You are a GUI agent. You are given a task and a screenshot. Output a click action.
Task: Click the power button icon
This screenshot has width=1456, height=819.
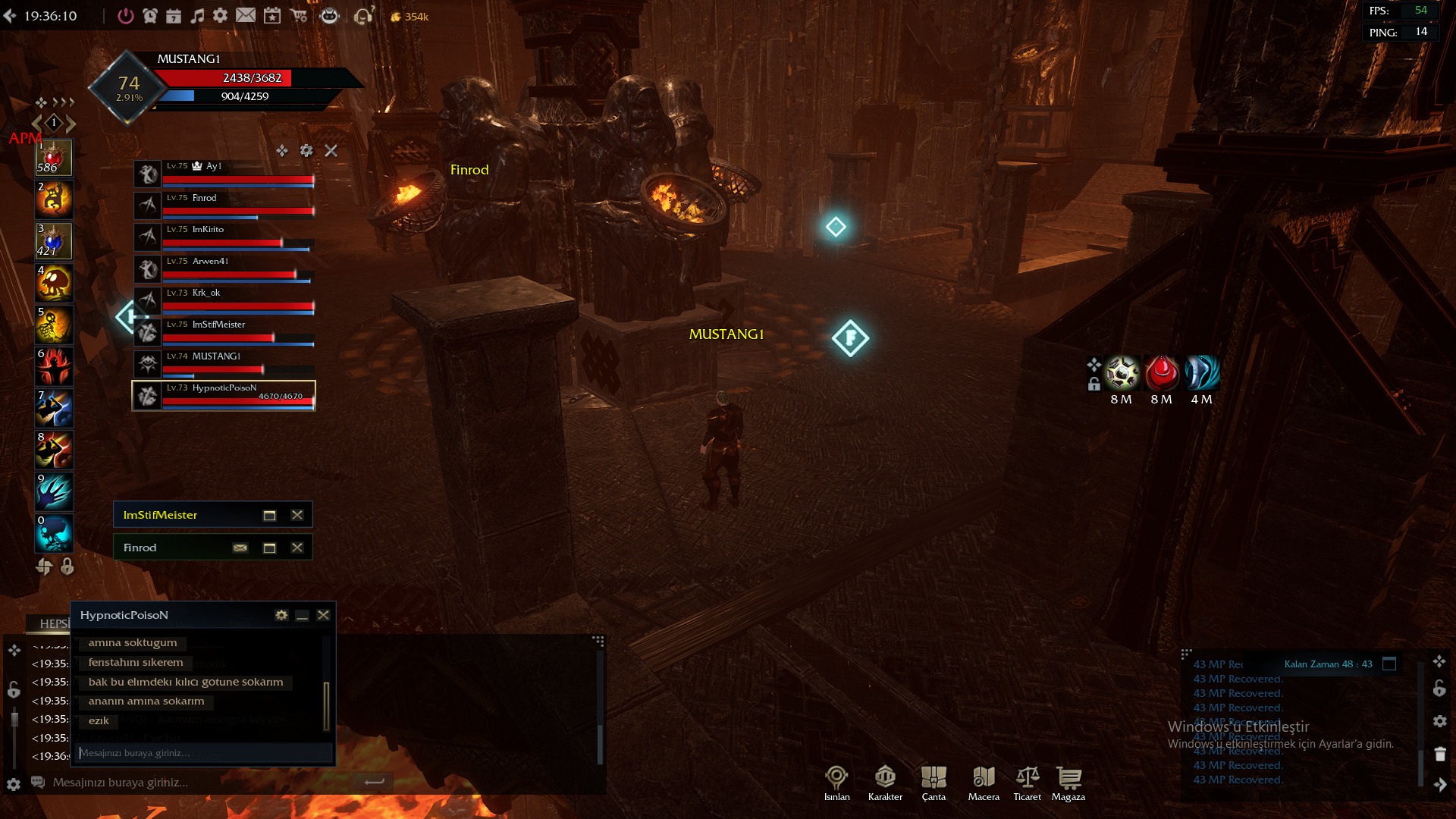click(126, 16)
